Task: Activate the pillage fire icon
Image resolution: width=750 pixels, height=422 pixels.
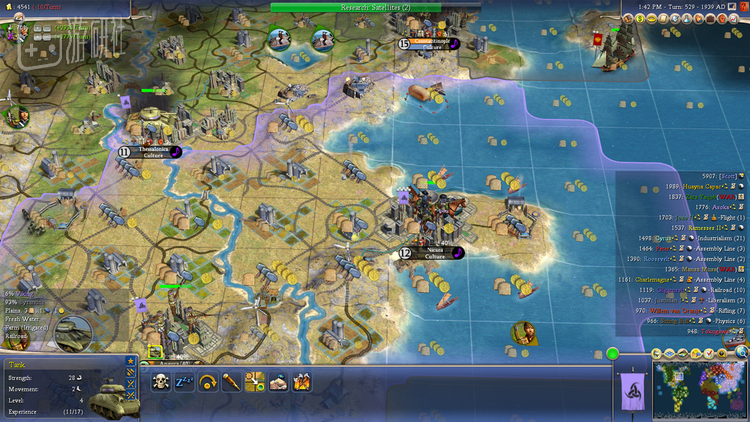Action: pos(300,381)
